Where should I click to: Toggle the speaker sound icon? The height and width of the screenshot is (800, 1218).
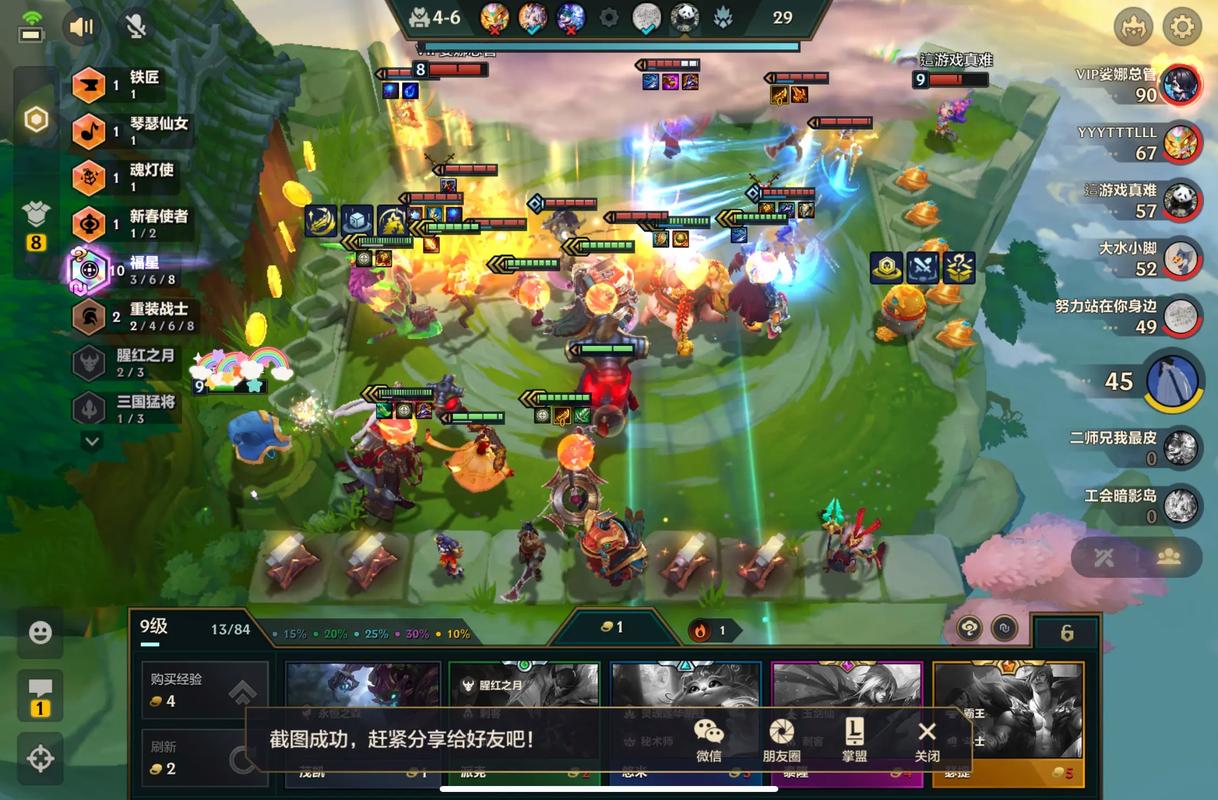click(82, 26)
